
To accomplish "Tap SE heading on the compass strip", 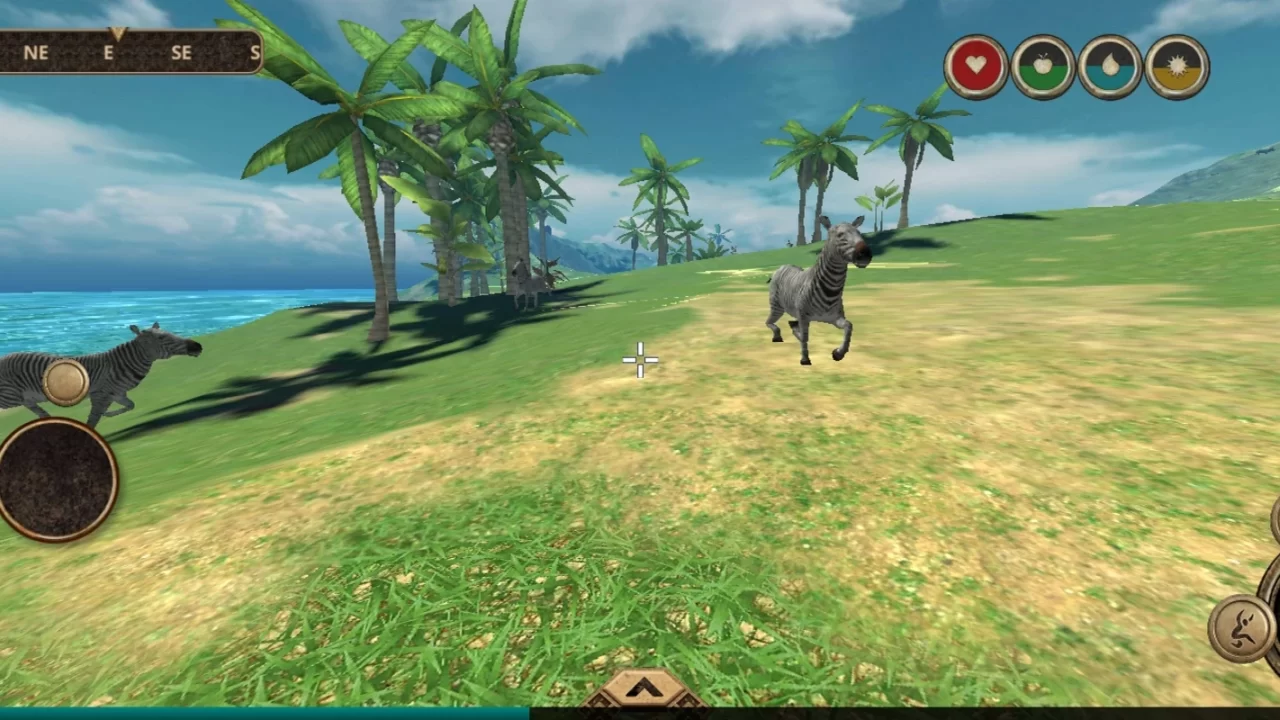I will [181, 53].
